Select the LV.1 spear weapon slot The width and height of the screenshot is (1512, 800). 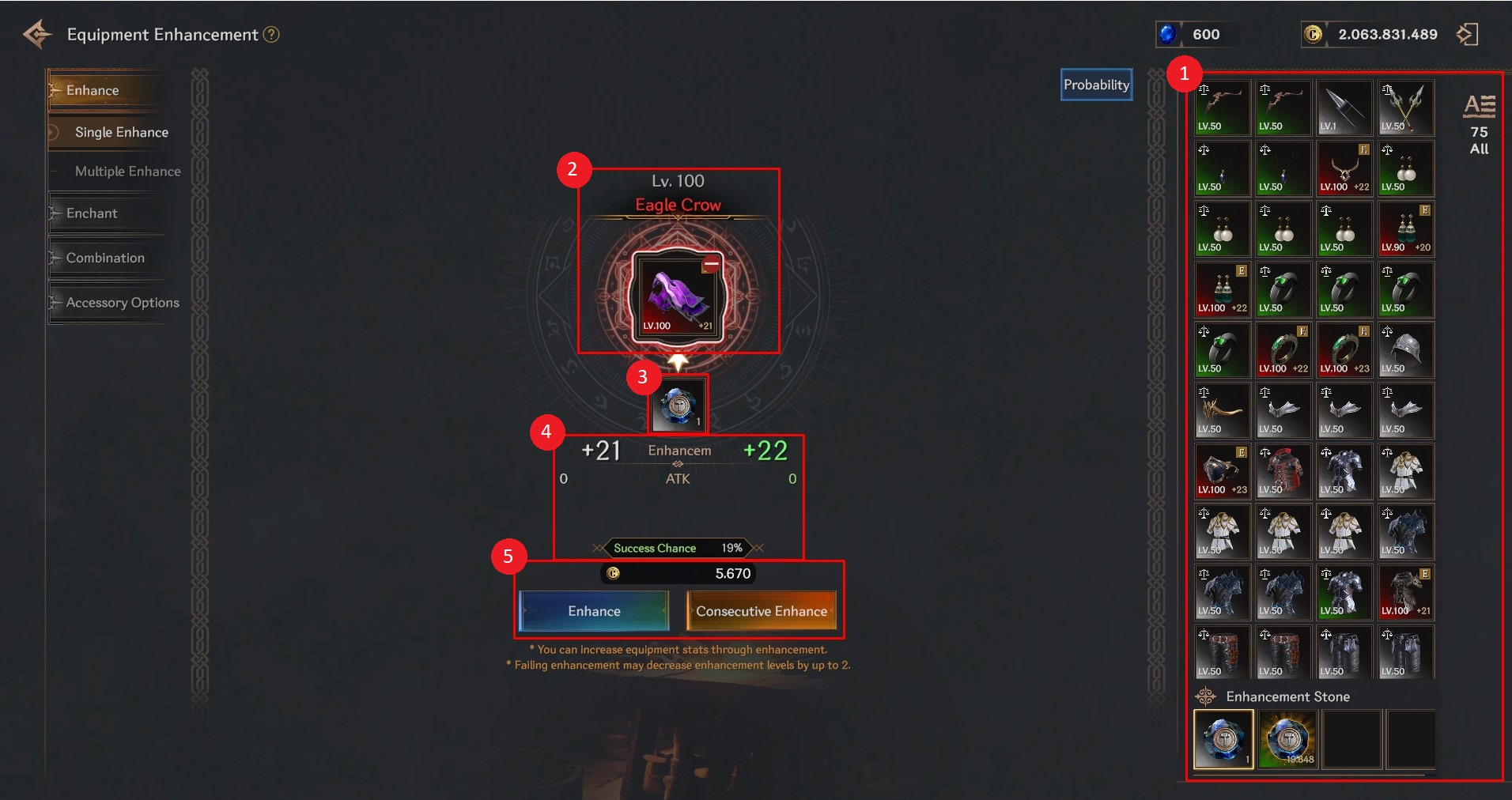(x=1344, y=108)
